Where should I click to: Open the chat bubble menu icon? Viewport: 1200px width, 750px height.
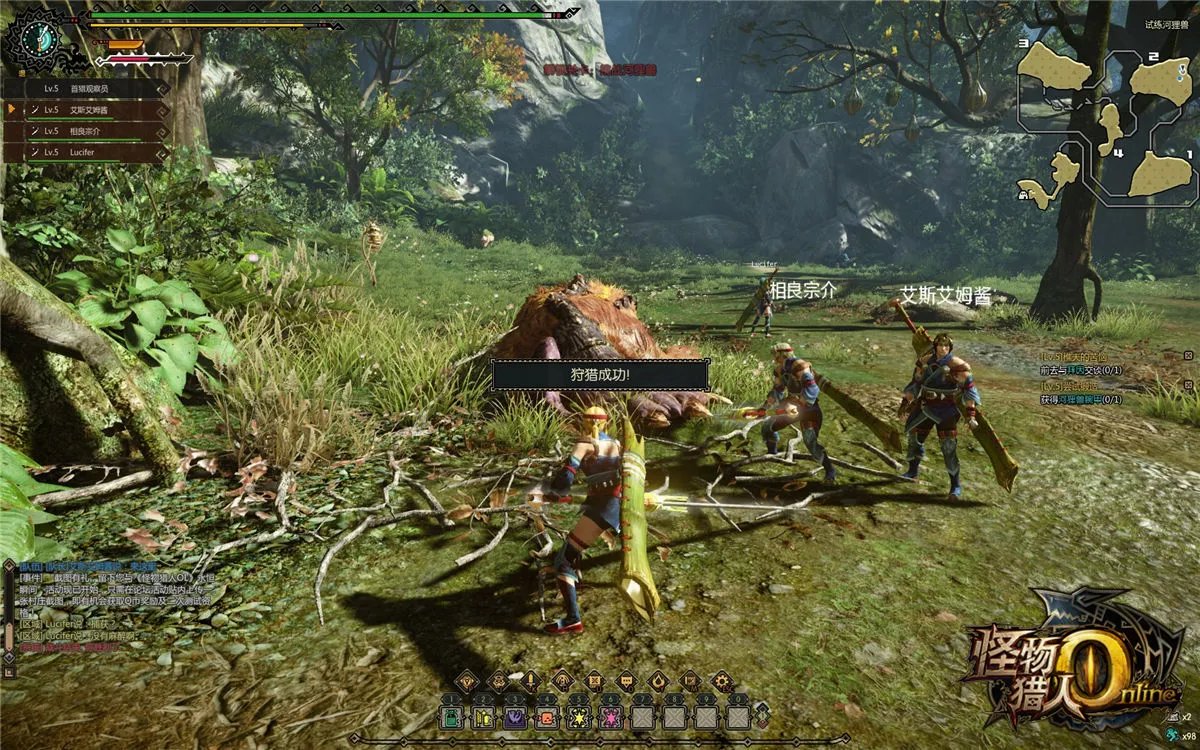[625, 682]
